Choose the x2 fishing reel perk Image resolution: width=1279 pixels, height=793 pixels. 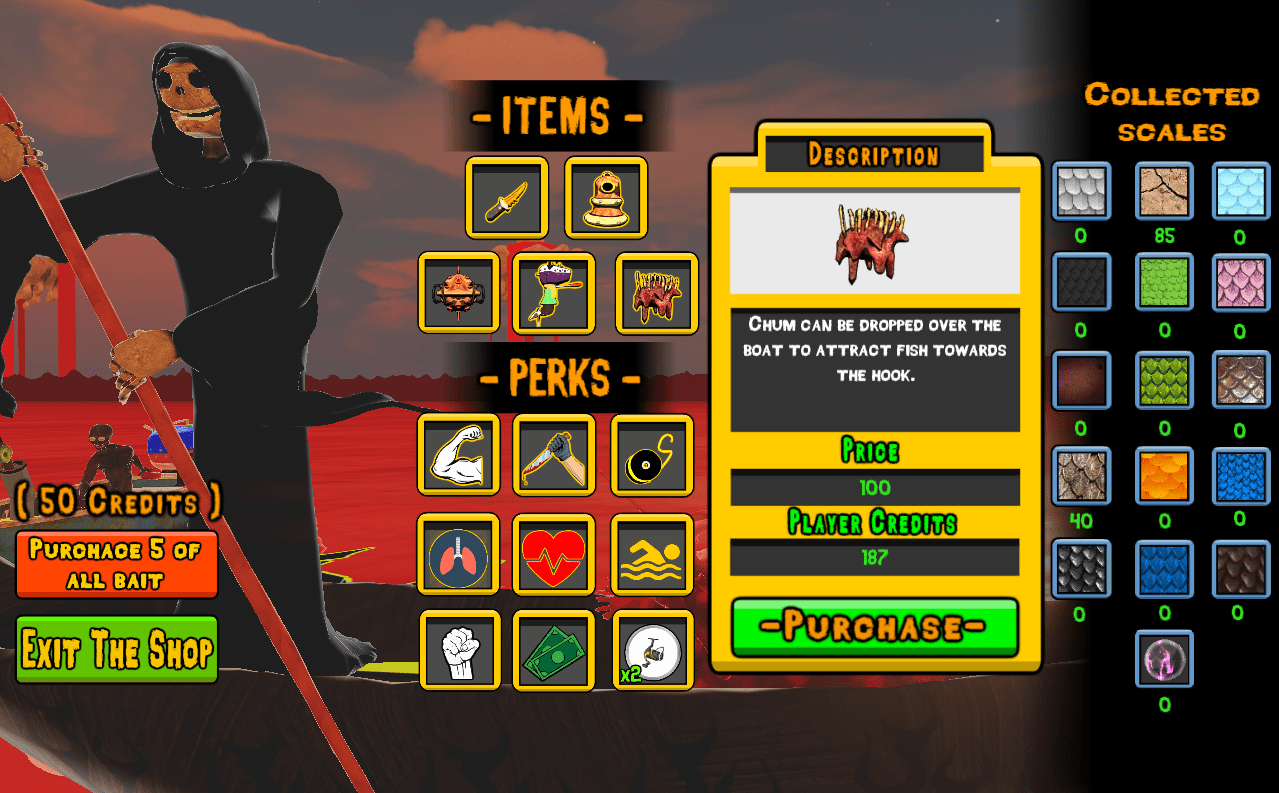click(652, 650)
